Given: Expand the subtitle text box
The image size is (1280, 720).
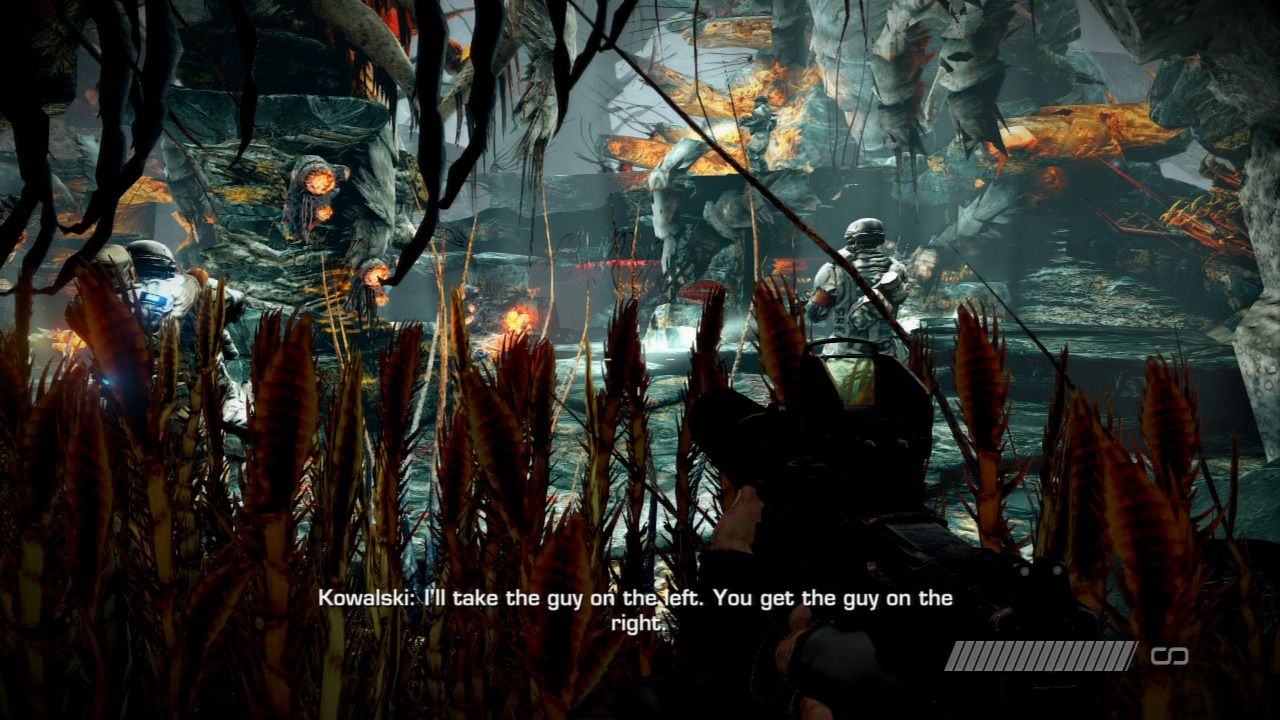Looking at the screenshot, I should pos(633,610).
